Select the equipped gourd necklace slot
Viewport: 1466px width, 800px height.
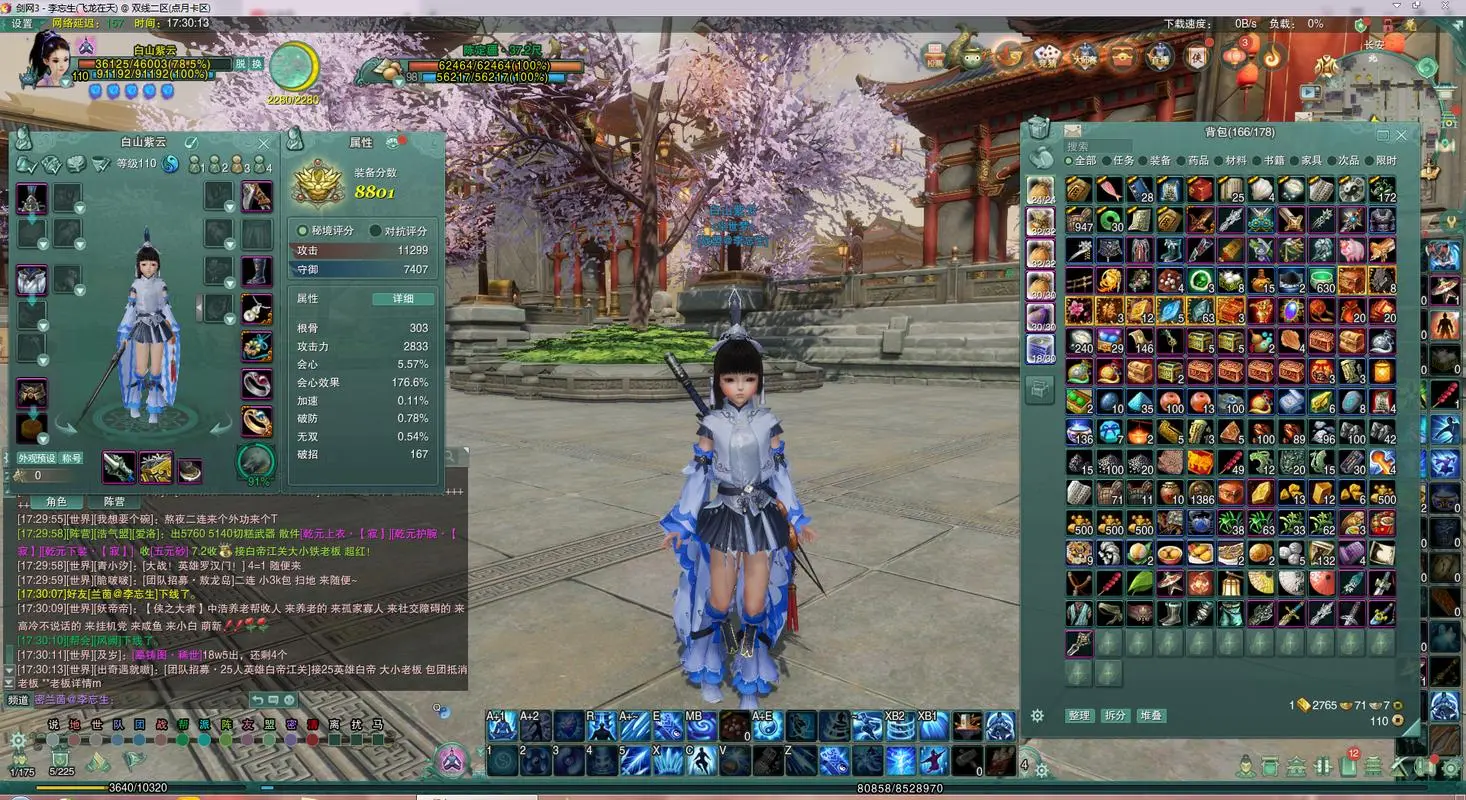click(x=256, y=309)
